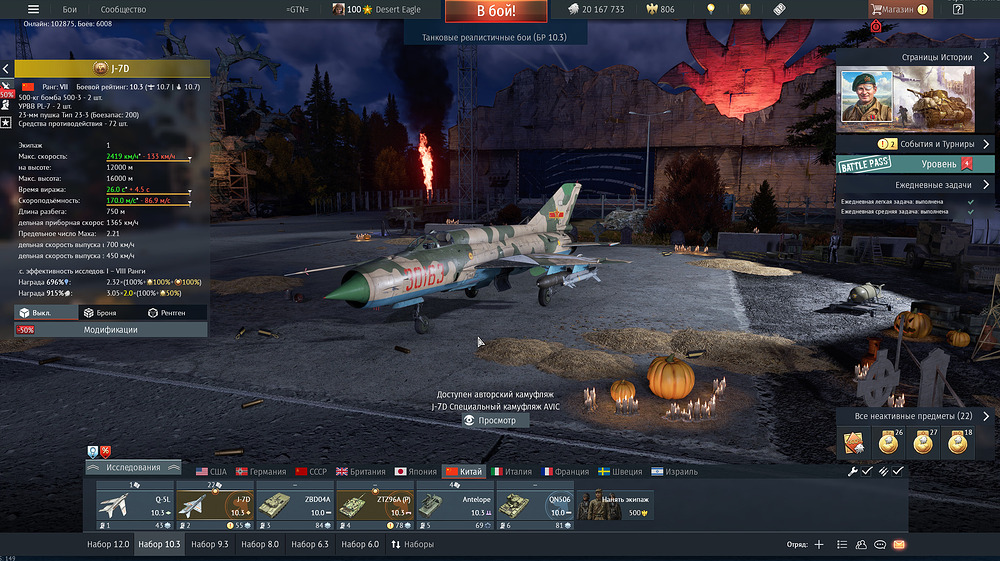Image resolution: width=1000 pixels, height=561 pixels.
Task: Select the СССР nation tab
Action: coord(311,471)
